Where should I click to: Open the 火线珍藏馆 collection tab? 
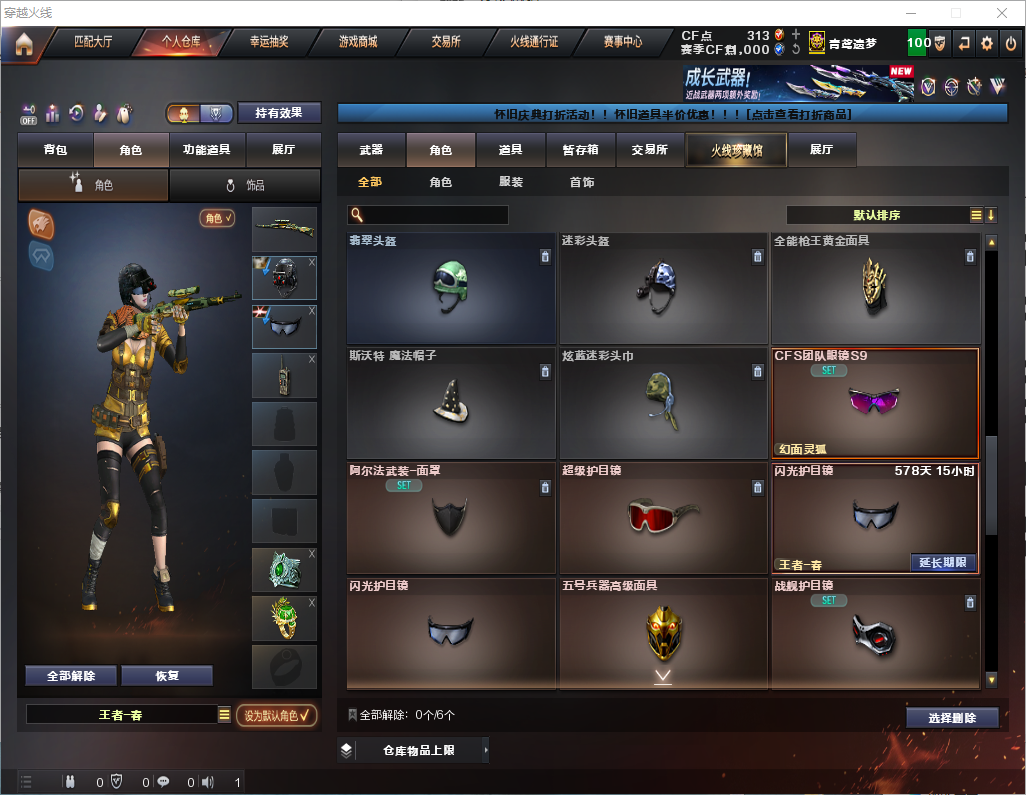pyautogui.click(x=736, y=150)
